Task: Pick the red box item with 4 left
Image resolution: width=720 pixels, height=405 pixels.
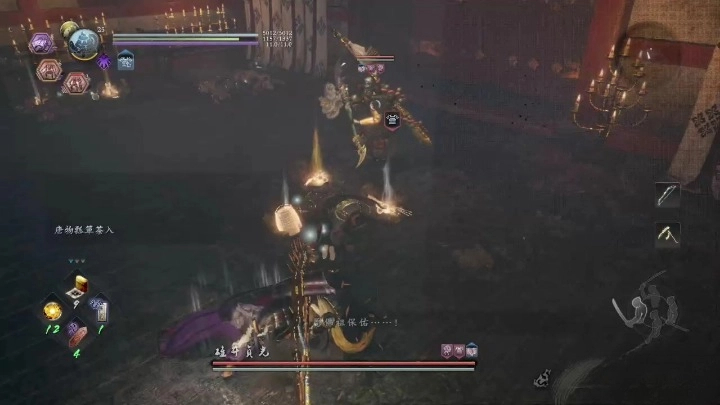Action: point(76,336)
